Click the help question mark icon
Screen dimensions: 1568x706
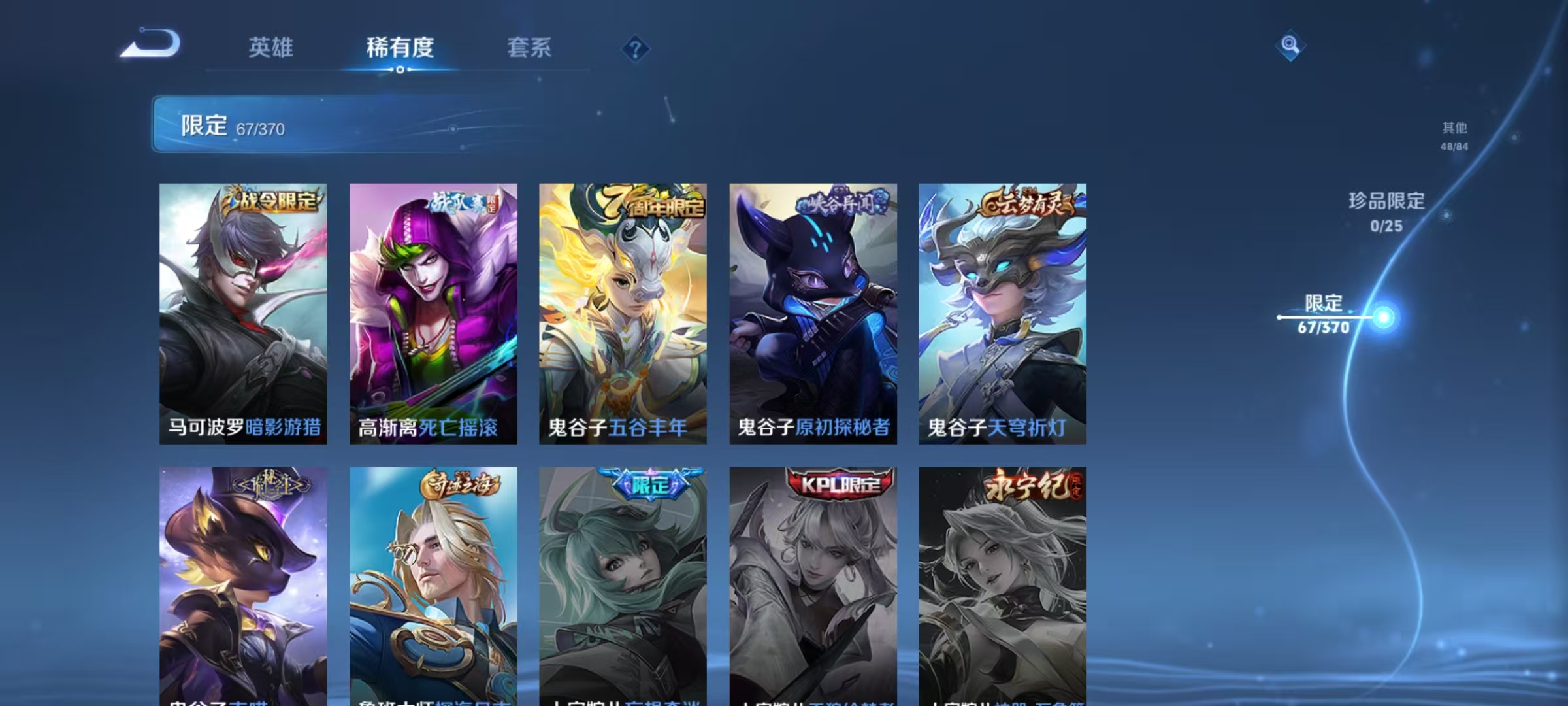point(636,49)
